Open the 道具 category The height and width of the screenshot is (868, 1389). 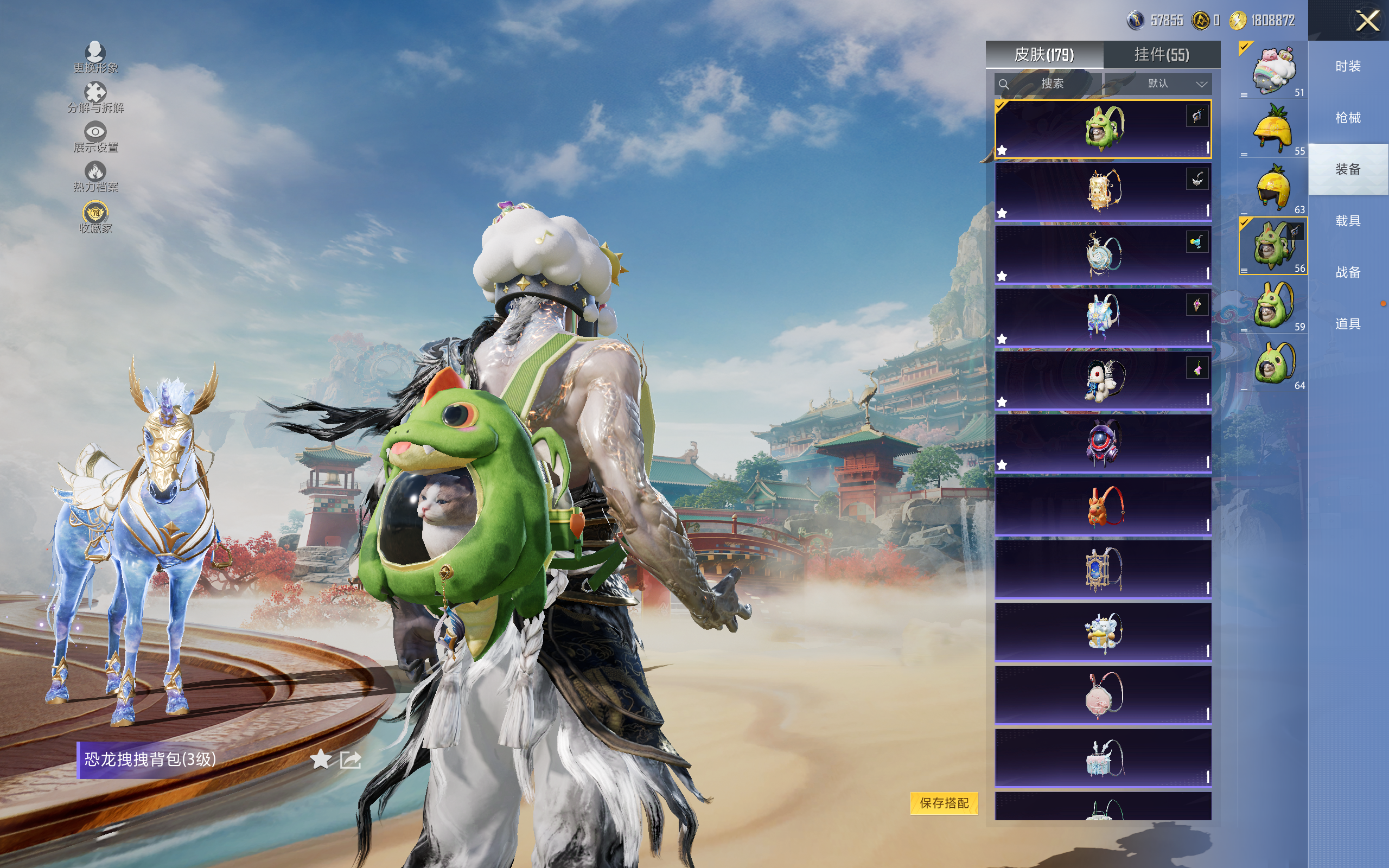(x=1348, y=324)
